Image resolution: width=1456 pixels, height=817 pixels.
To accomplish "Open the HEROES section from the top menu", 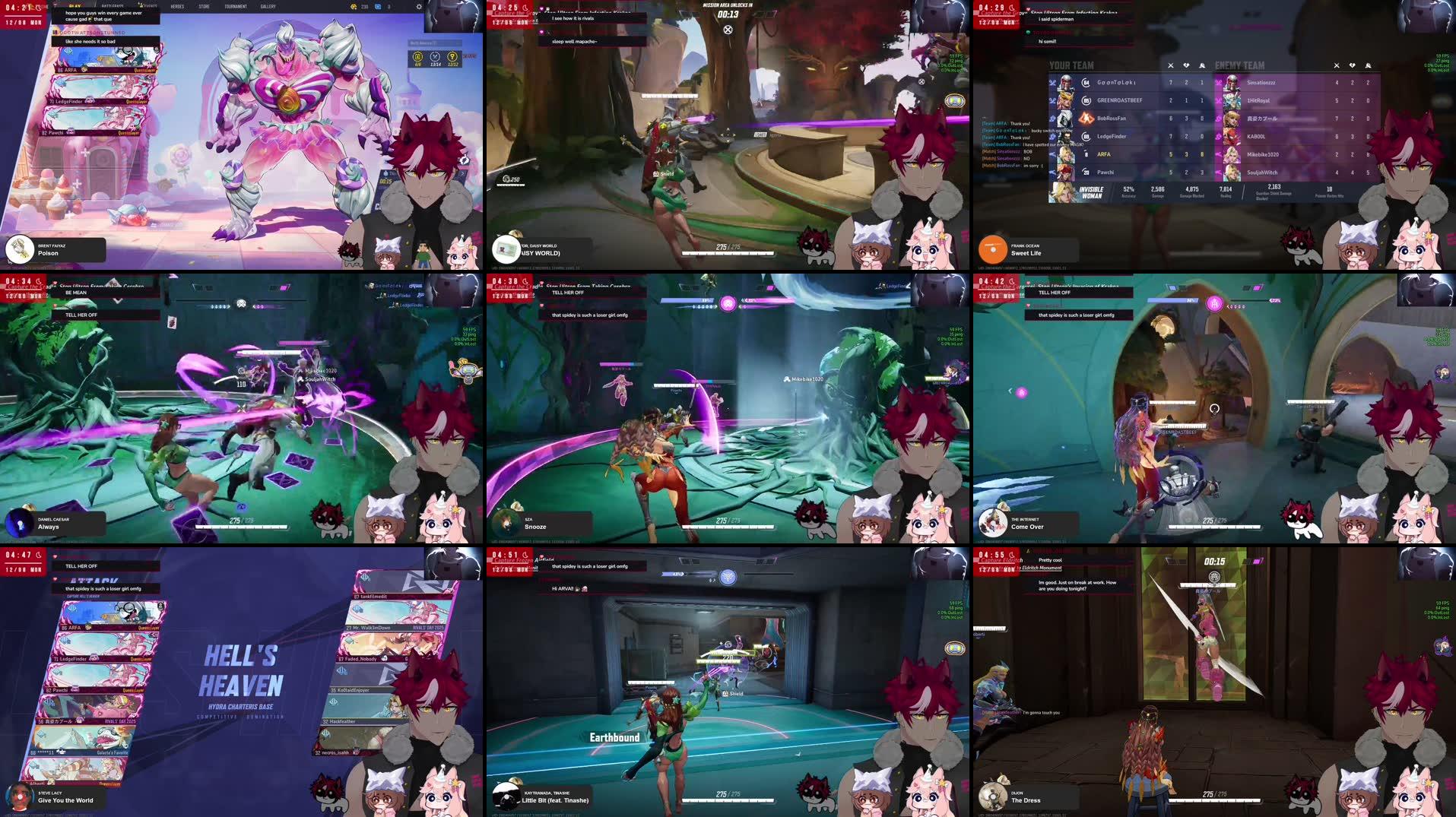I will pyautogui.click(x=177, y=6).
